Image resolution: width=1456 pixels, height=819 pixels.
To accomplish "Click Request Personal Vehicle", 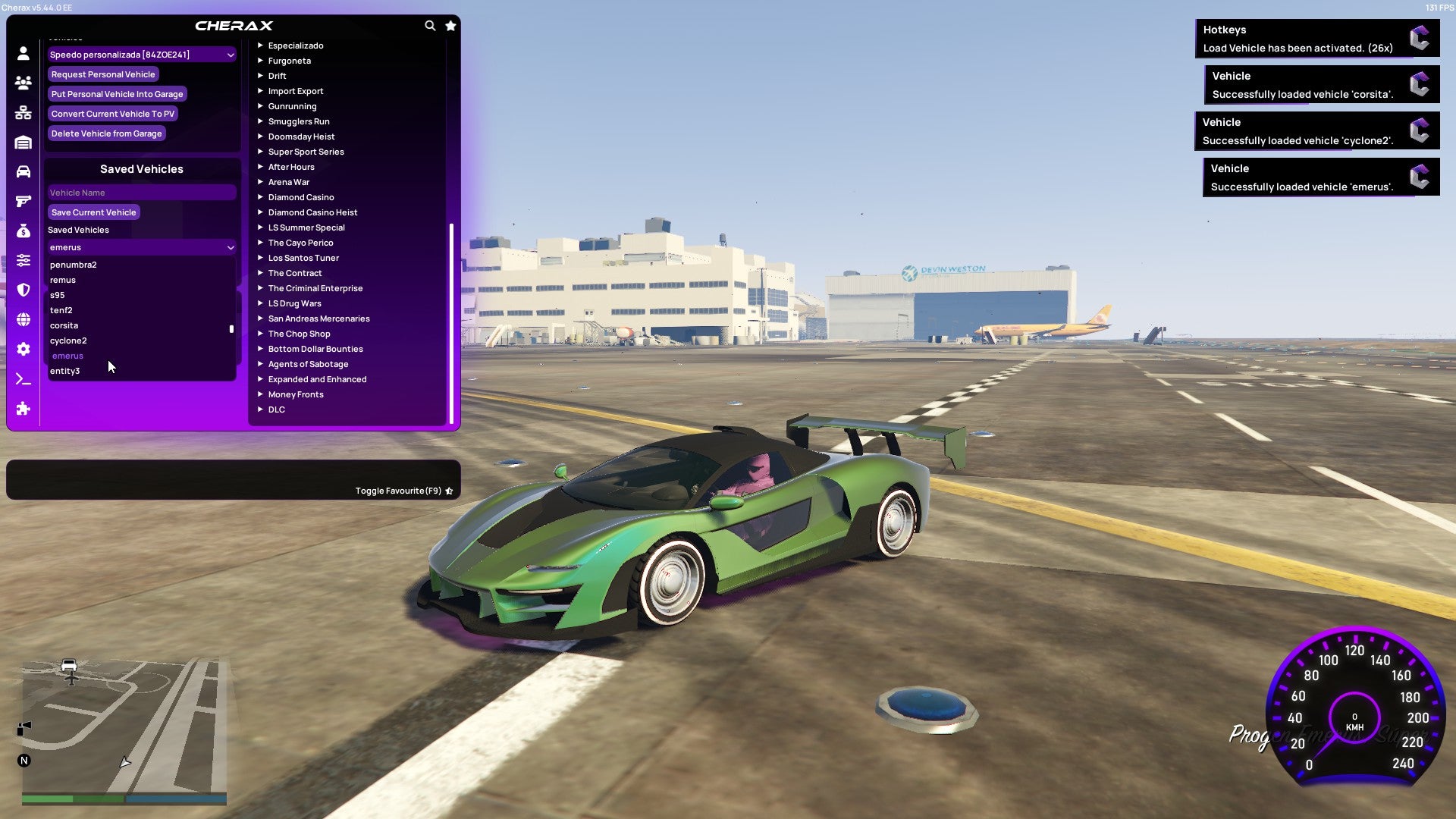I will (x=103, y=74).
